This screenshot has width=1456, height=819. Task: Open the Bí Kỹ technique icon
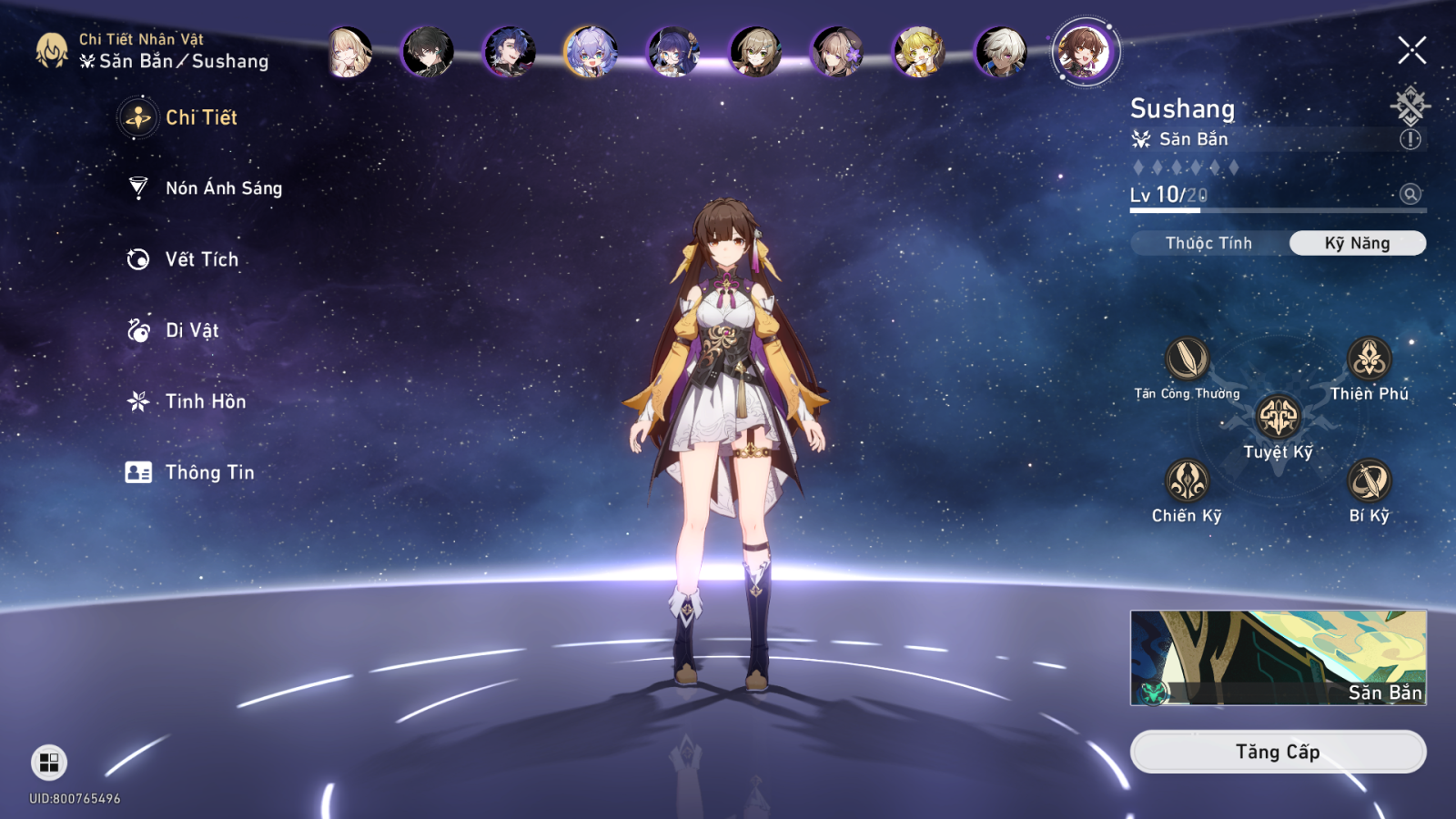pos(1369,481)
